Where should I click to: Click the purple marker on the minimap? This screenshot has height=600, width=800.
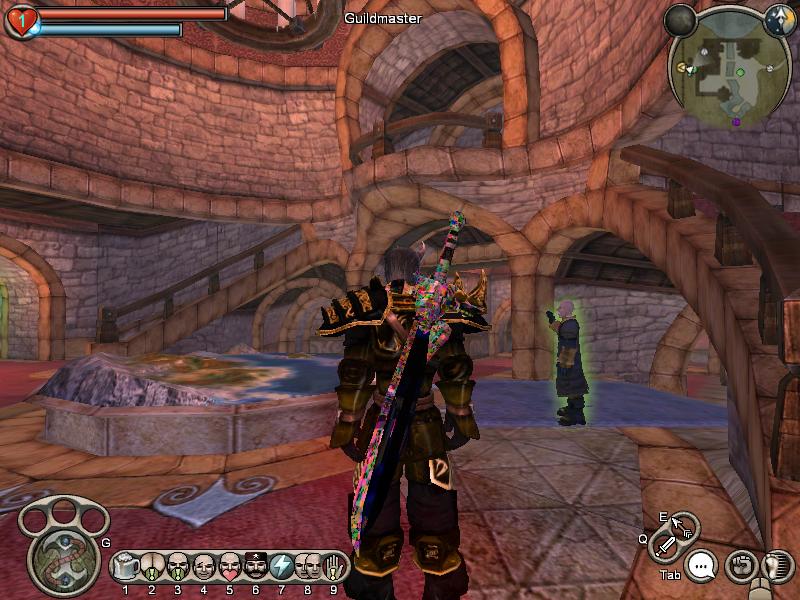coord(736,122)
